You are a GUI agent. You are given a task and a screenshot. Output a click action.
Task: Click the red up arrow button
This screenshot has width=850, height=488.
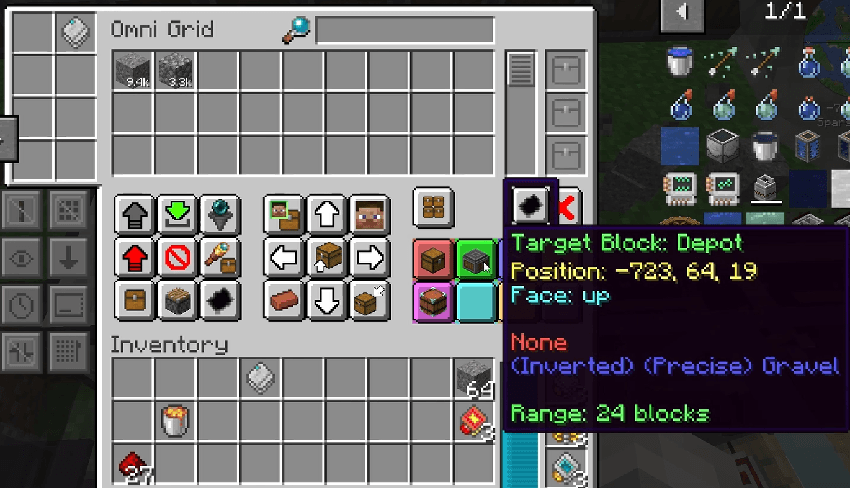tap(134, 257)
